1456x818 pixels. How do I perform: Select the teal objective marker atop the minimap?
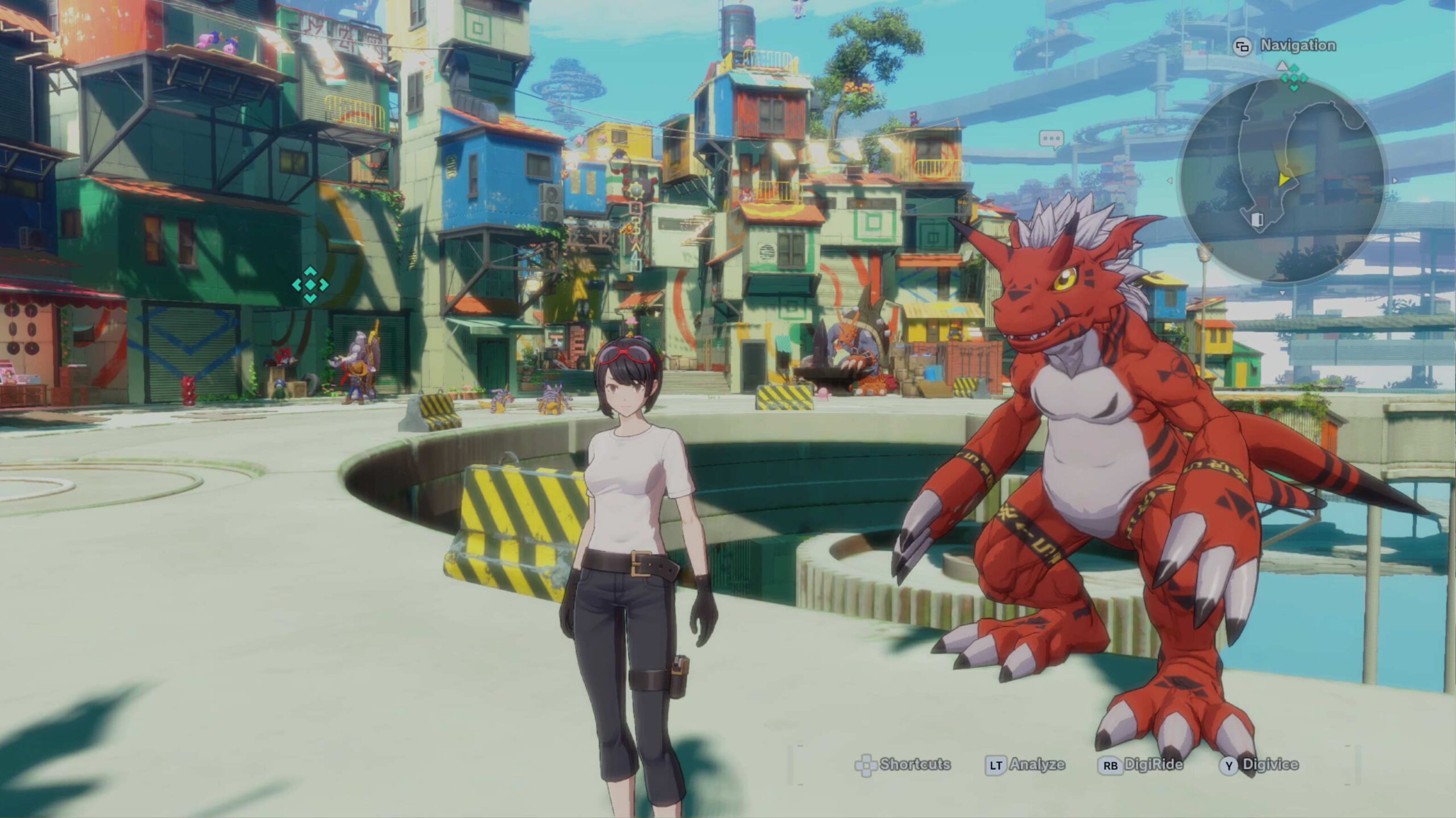tap(1294, 78)
